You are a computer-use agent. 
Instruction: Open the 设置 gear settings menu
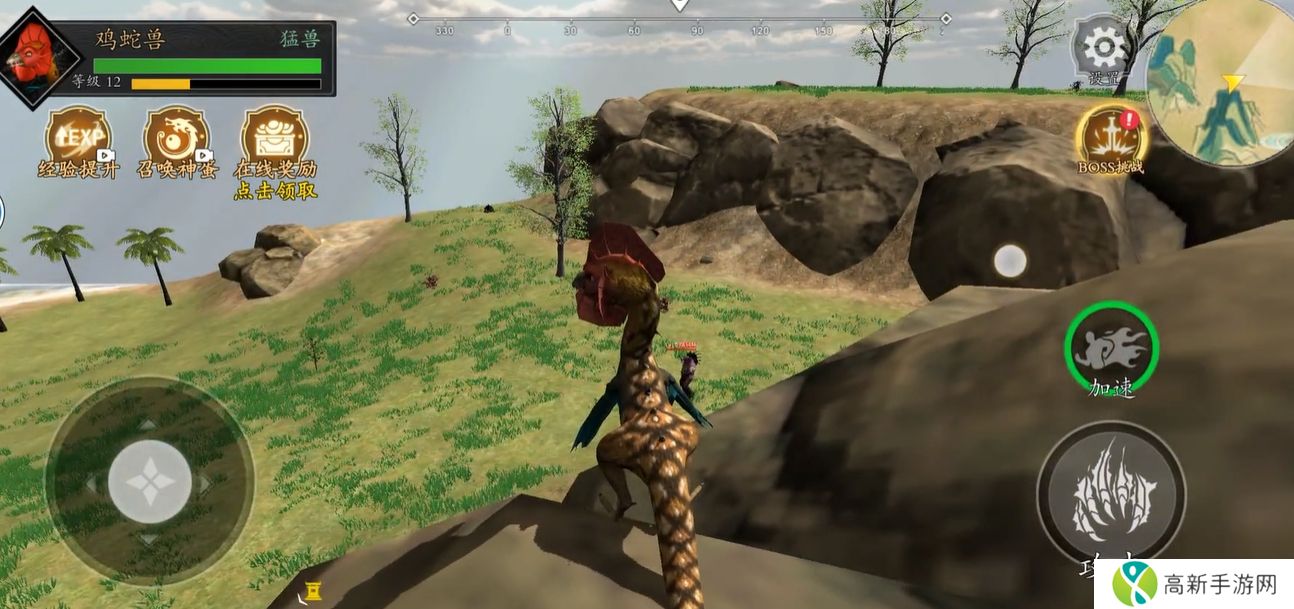1103,46
